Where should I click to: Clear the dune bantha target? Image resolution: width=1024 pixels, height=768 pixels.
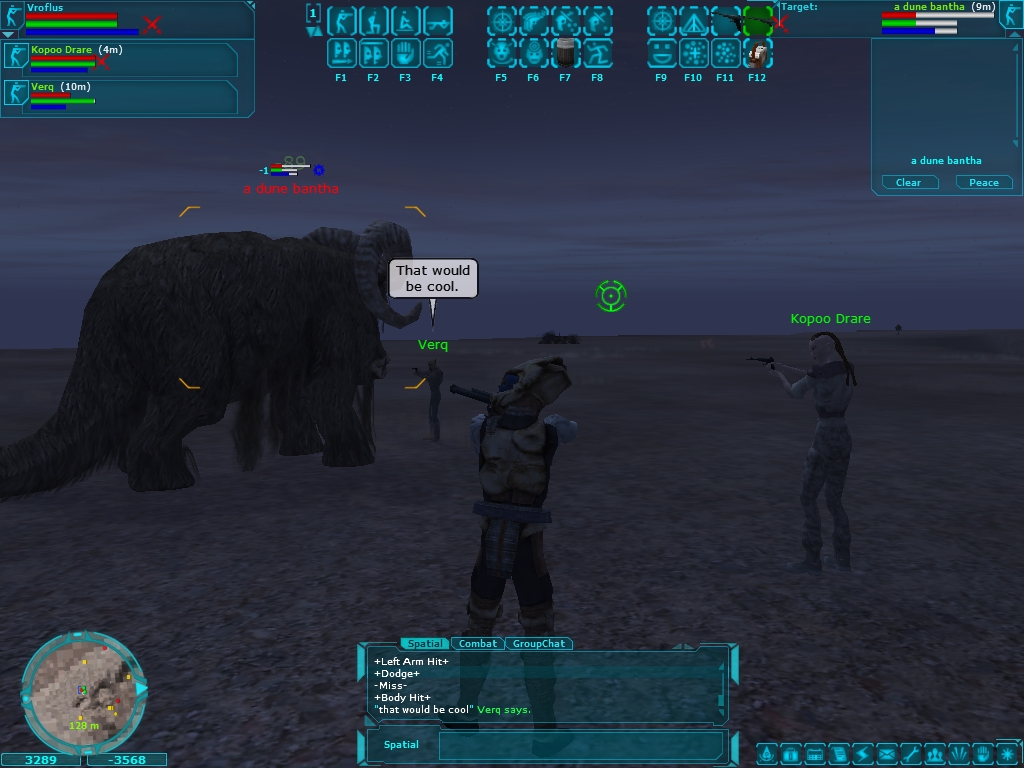click(x=909, y=183)
